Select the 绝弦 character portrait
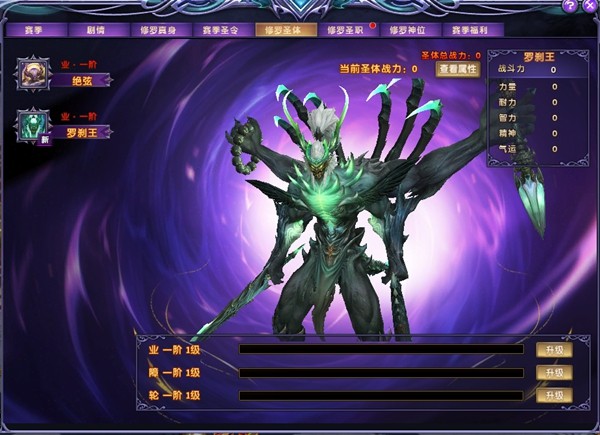Screen dimensions: 600x435 click(33, 75)
